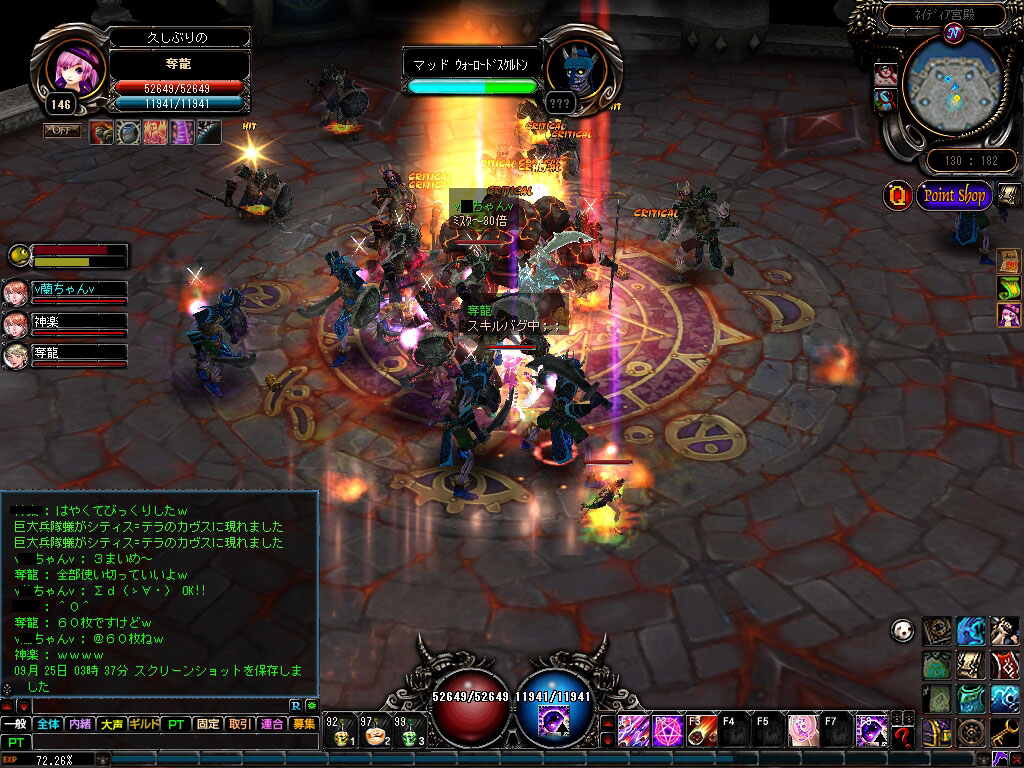Click the pink-haired witch icon on right edge

(1008, 314)
